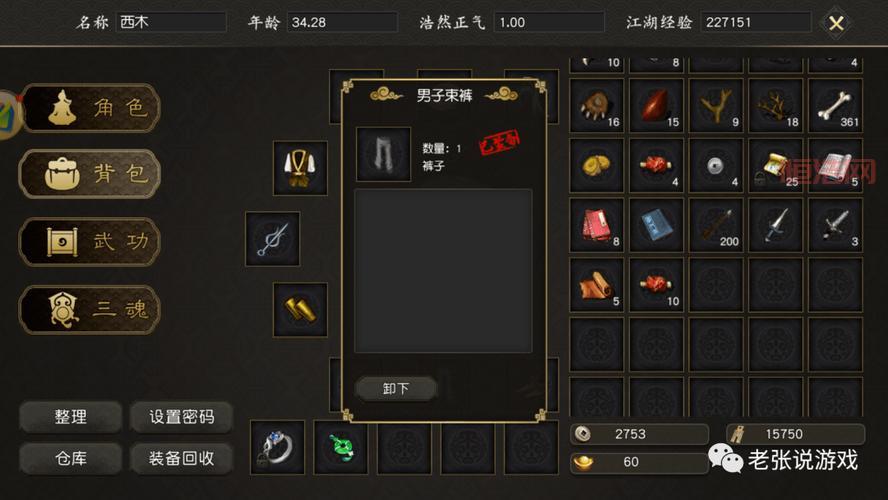Sort the inventory with the 整理 button
This screenshot has height=500, width=888.
click(x=70, y=417)
